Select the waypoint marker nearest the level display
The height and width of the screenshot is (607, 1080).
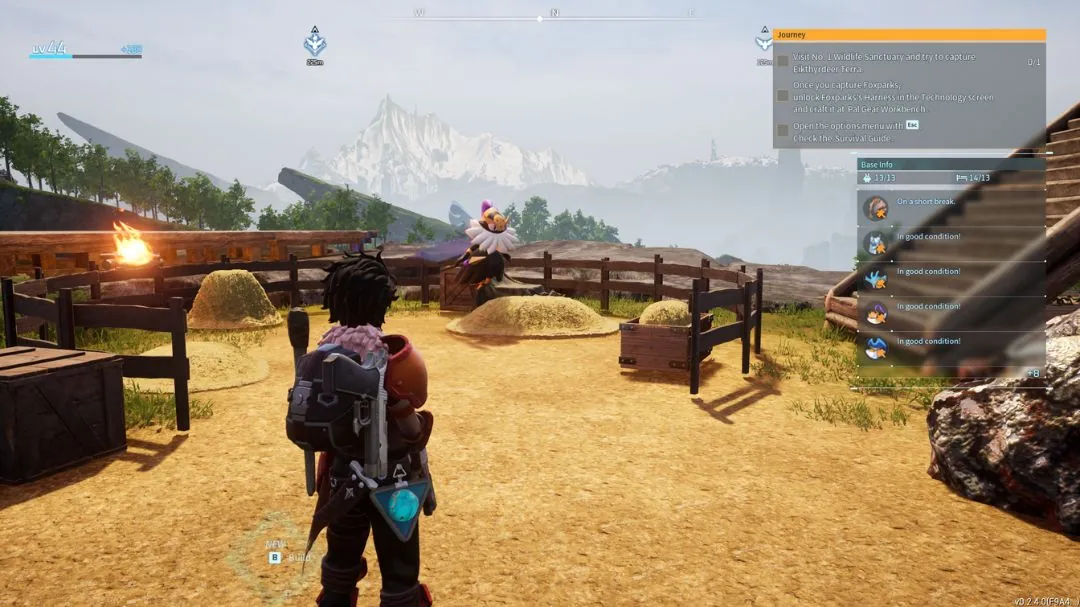tap(315, 43)
